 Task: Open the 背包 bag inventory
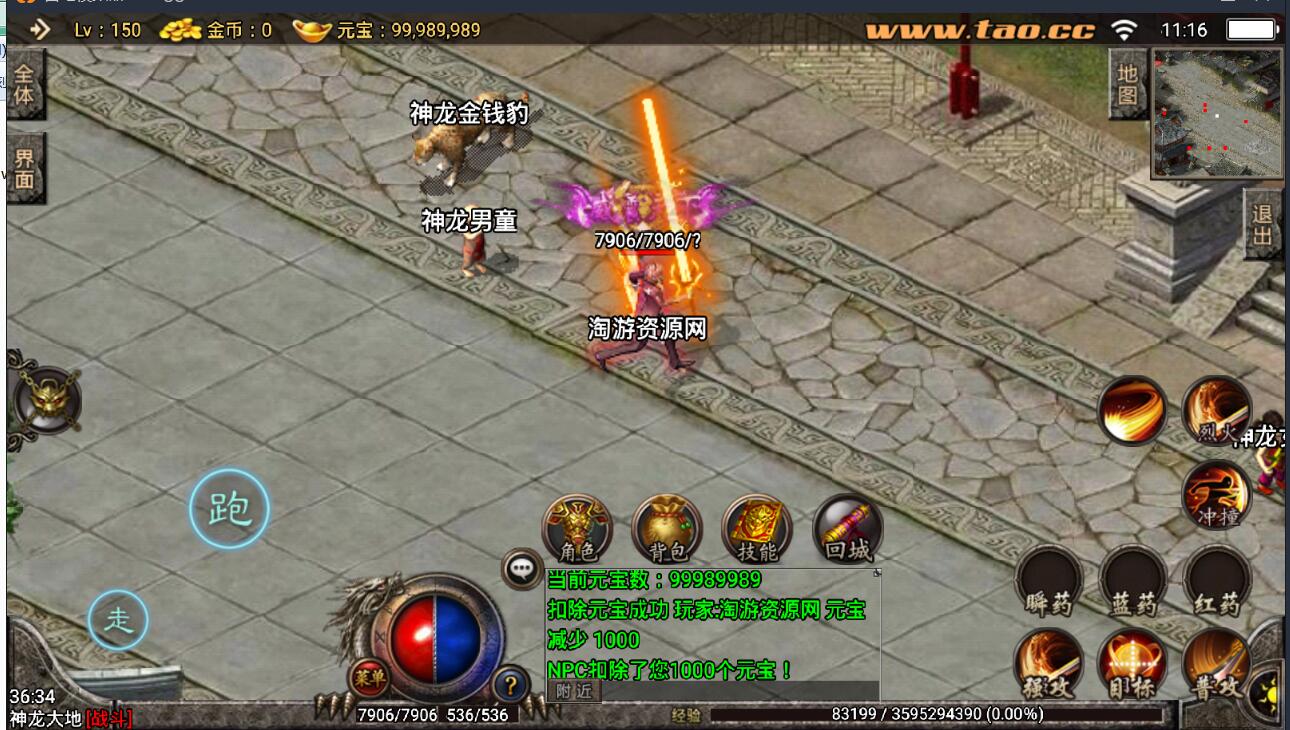click(667, 529)
